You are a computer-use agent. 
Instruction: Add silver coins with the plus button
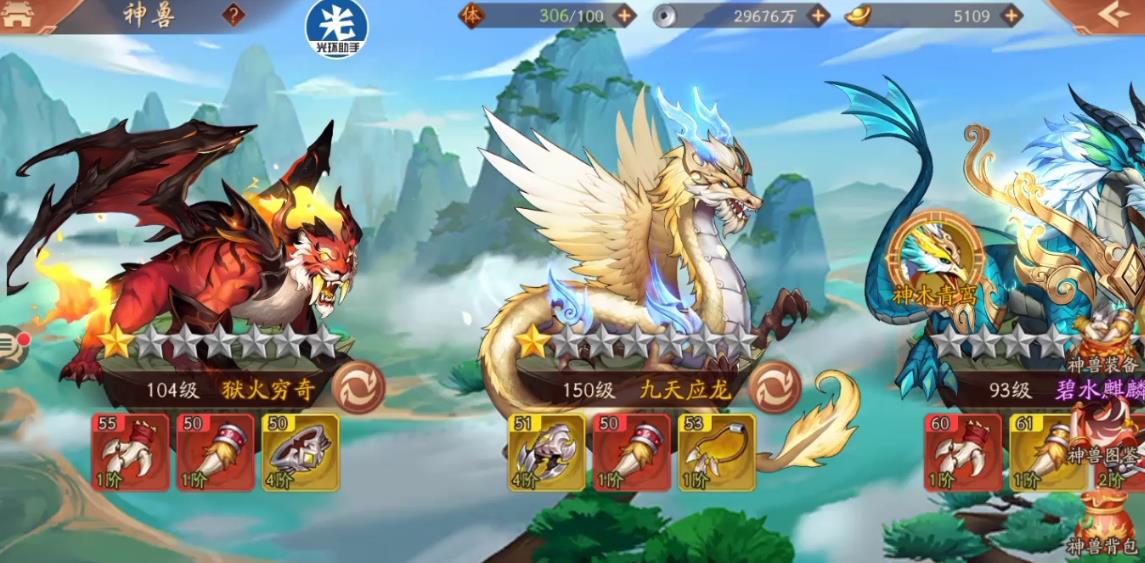[818, 15]
